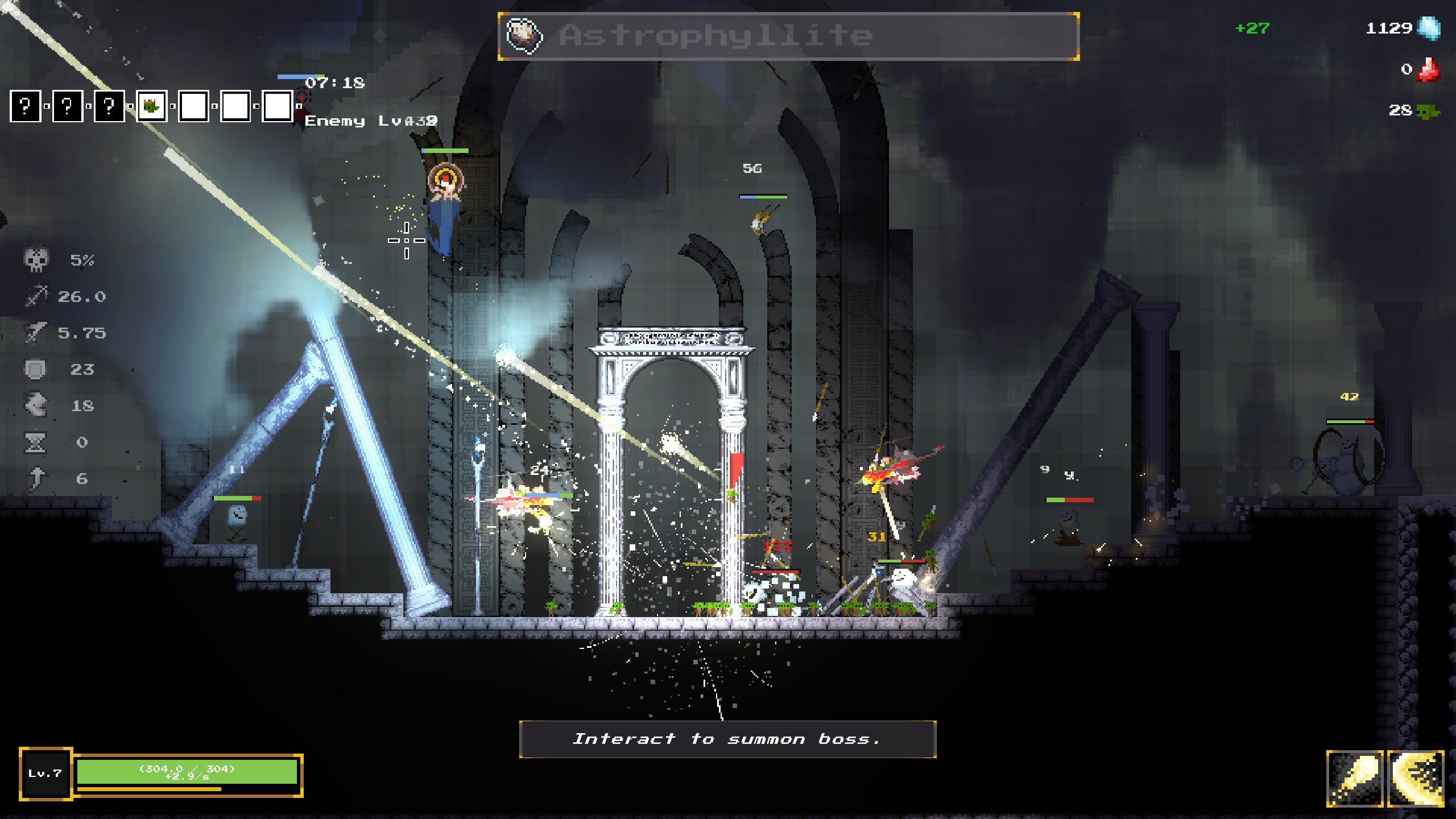Activate the golden crescent moon ability
The width and height of the screenshot is (1456, 819).
(x=1415, y=778)
